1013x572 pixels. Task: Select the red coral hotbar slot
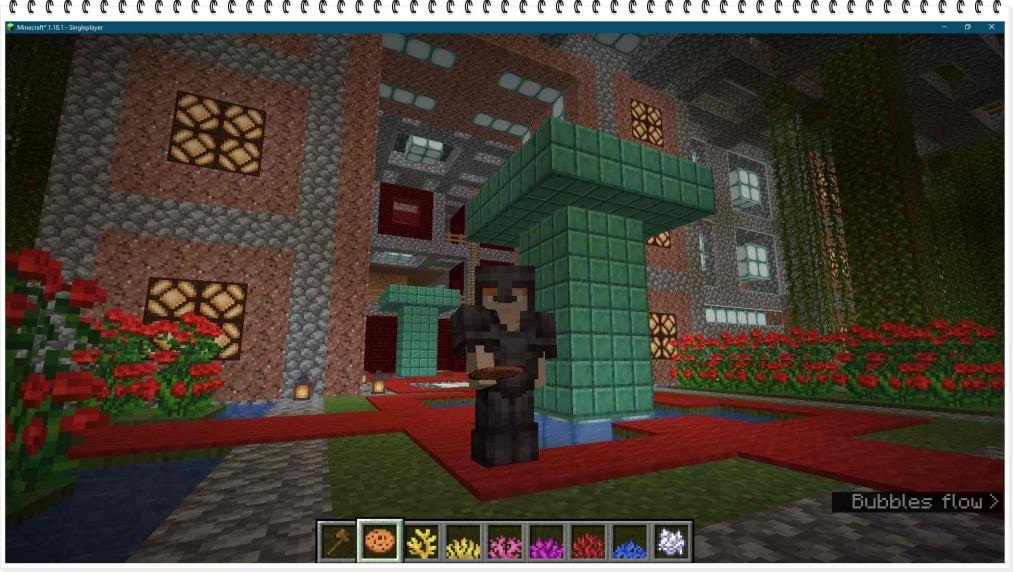pos(588,541)
